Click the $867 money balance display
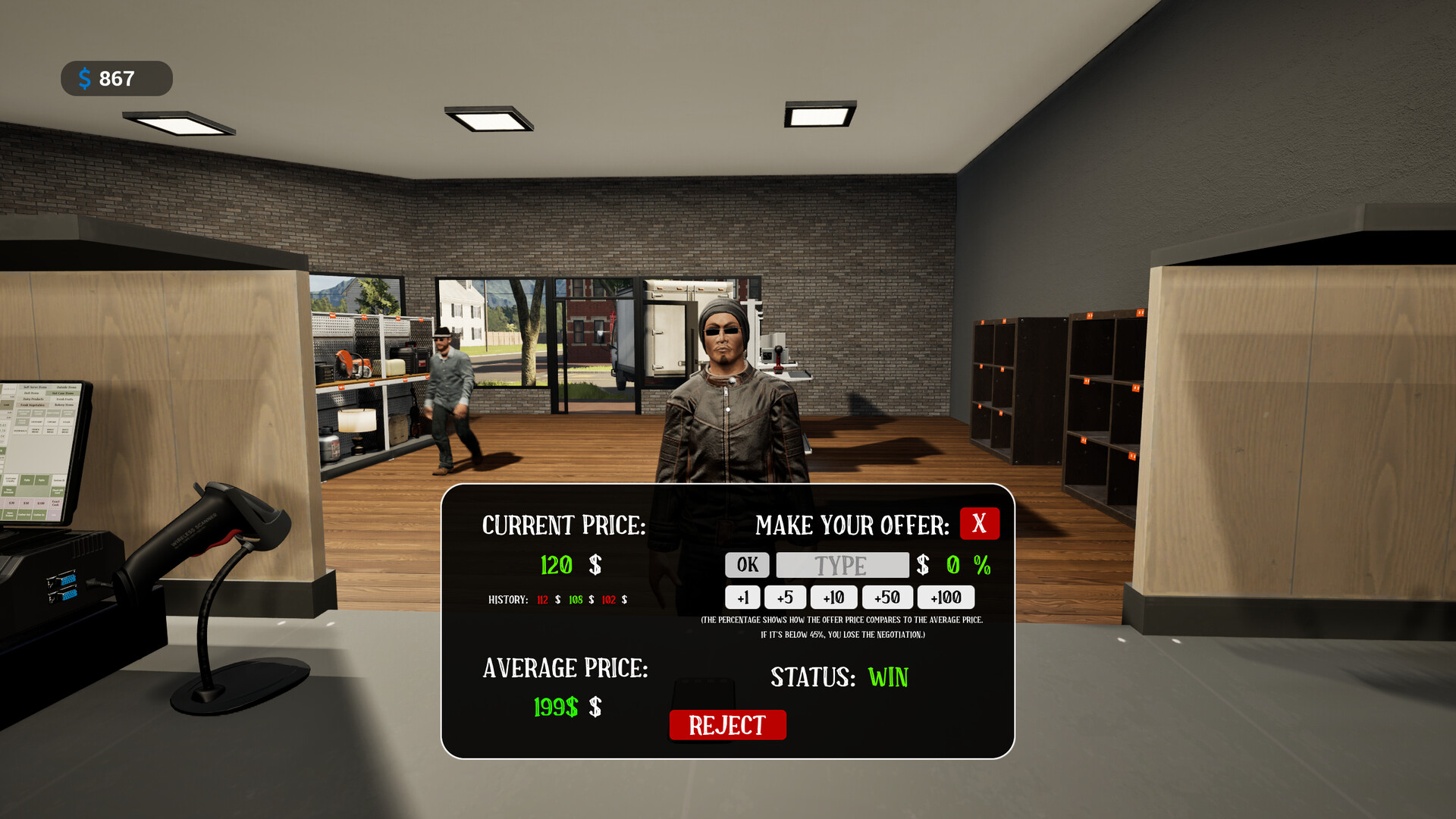Image resolution: width=1456 pixels, height=819 pixels. click(115, 78)
